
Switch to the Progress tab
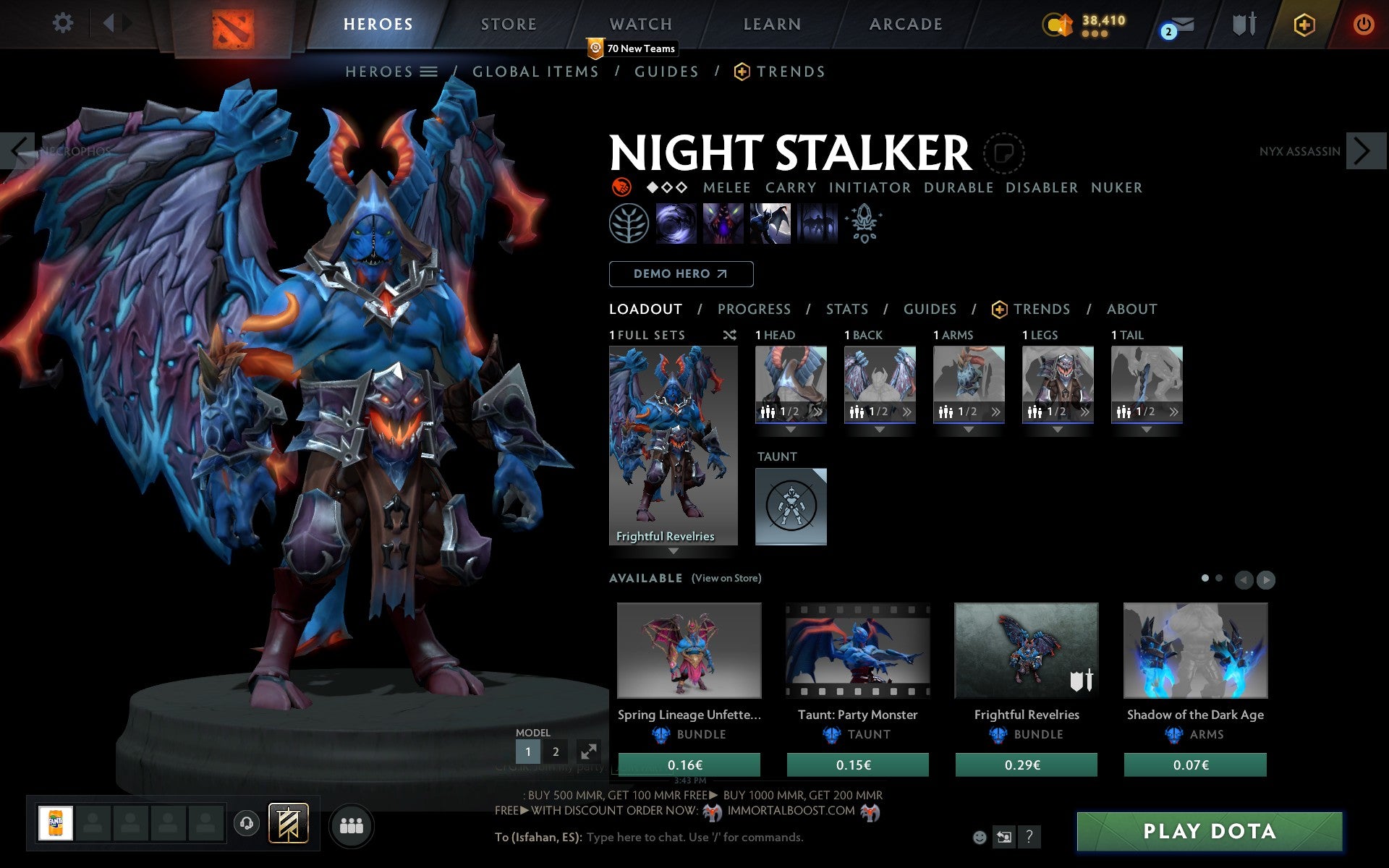click(x=754, y=310)
